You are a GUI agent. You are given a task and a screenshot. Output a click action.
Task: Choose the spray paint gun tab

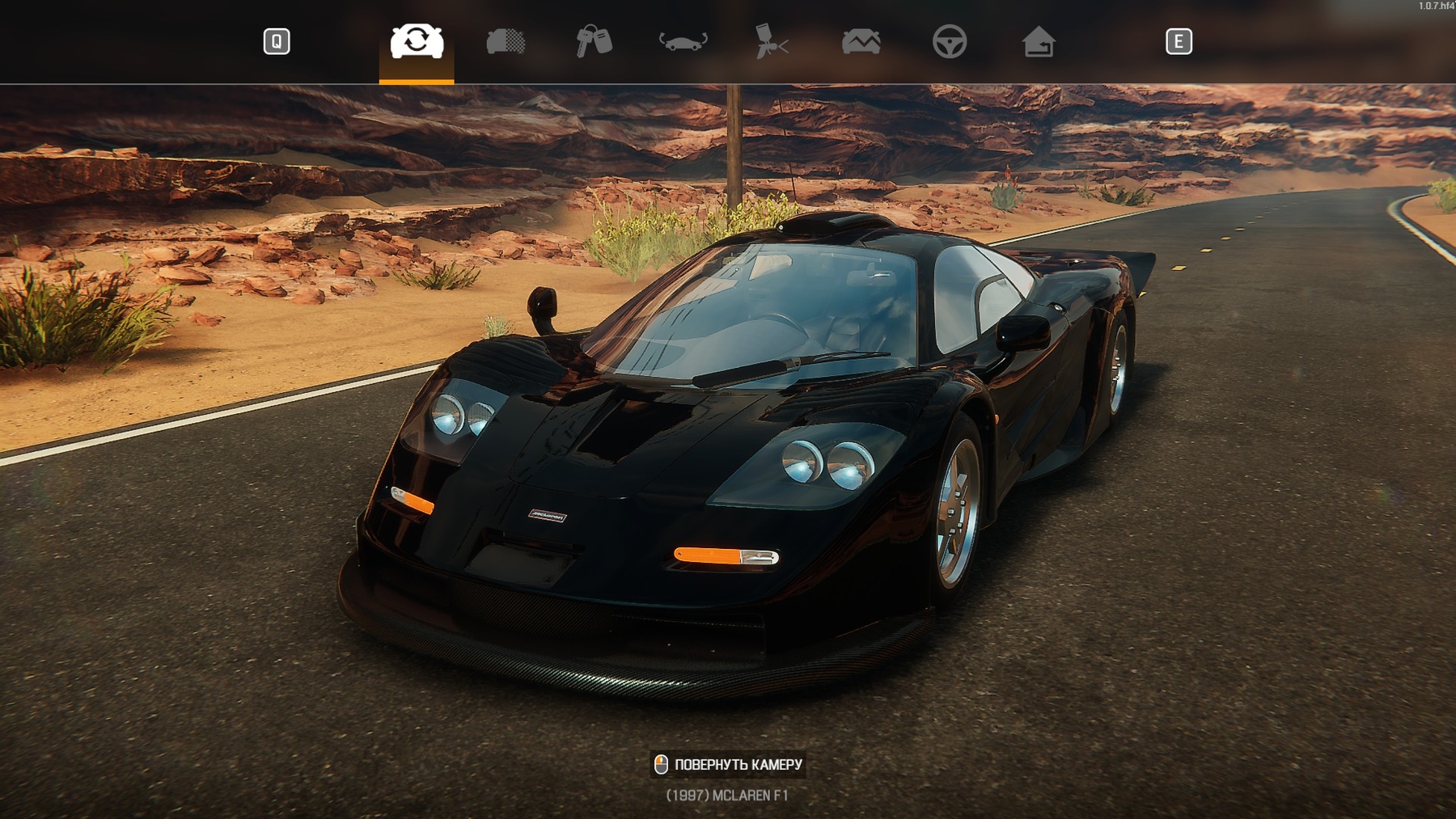coord(772,41)
